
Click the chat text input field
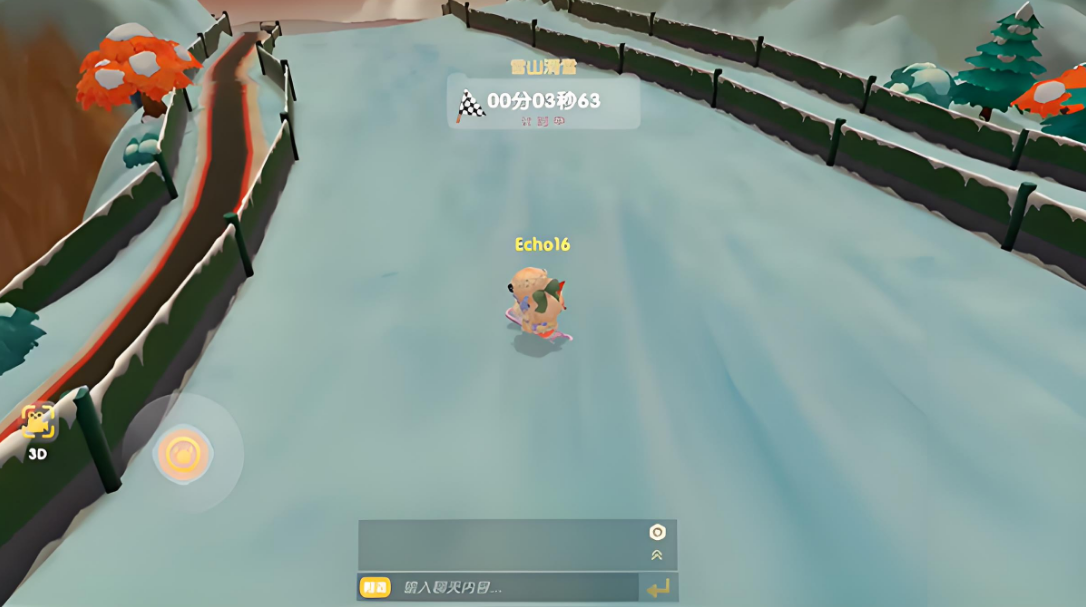(x=515, y=588)
